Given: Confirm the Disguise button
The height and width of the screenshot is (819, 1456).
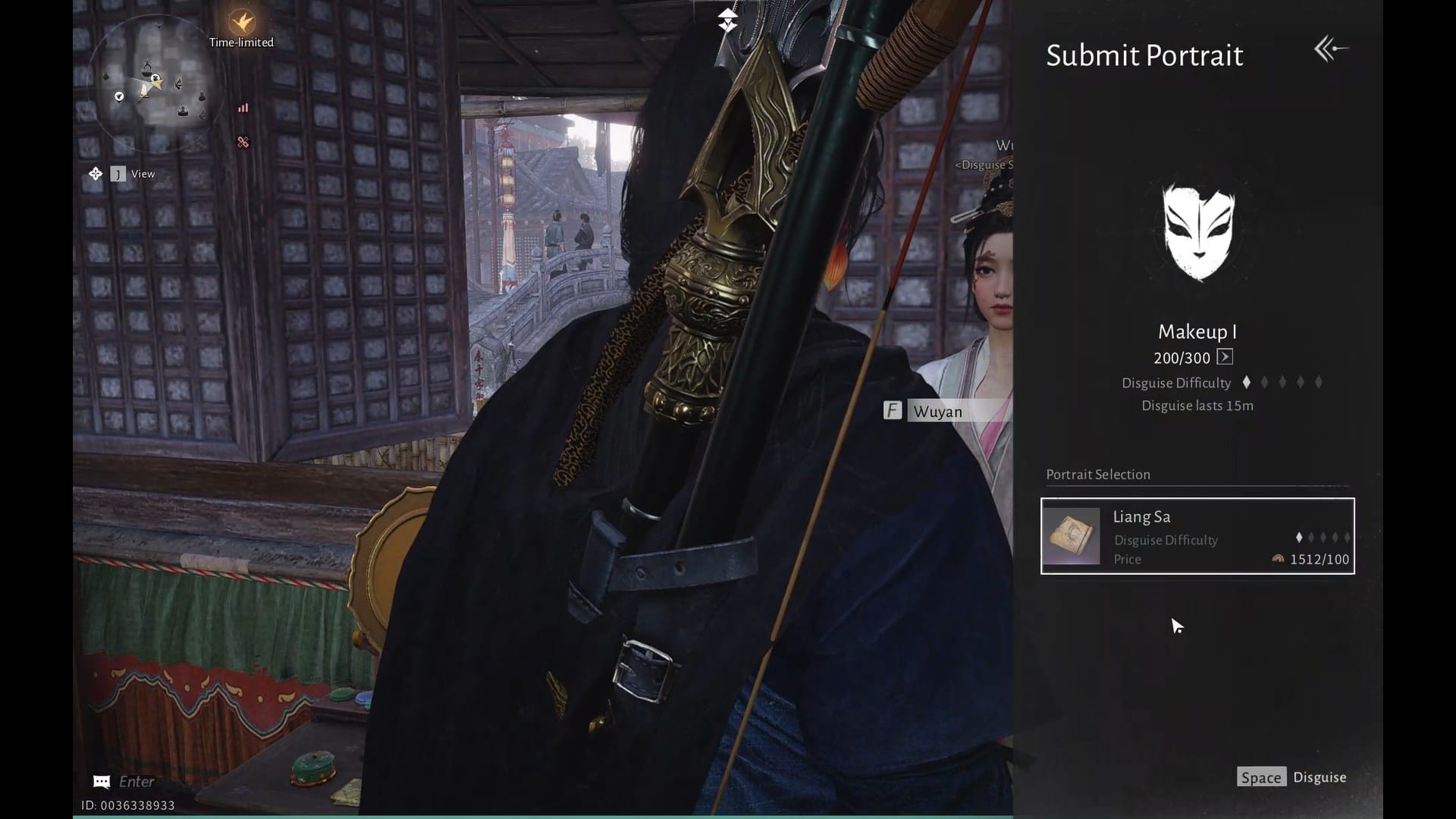Looking at the screenshot, I should [1292, 777].
